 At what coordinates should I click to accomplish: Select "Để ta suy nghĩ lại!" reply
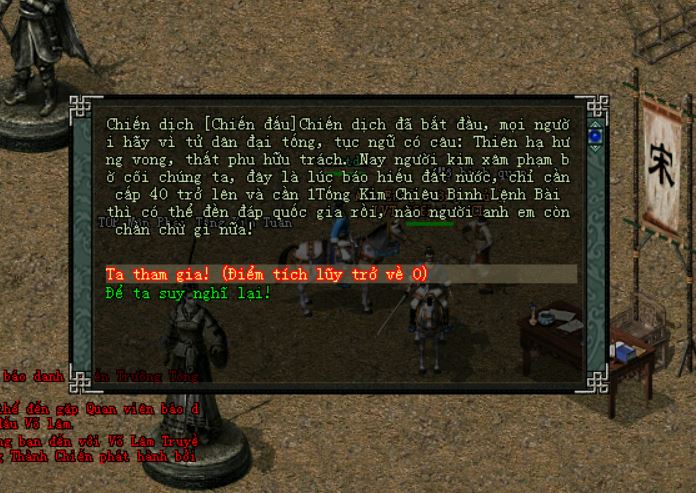click(188, 293)
